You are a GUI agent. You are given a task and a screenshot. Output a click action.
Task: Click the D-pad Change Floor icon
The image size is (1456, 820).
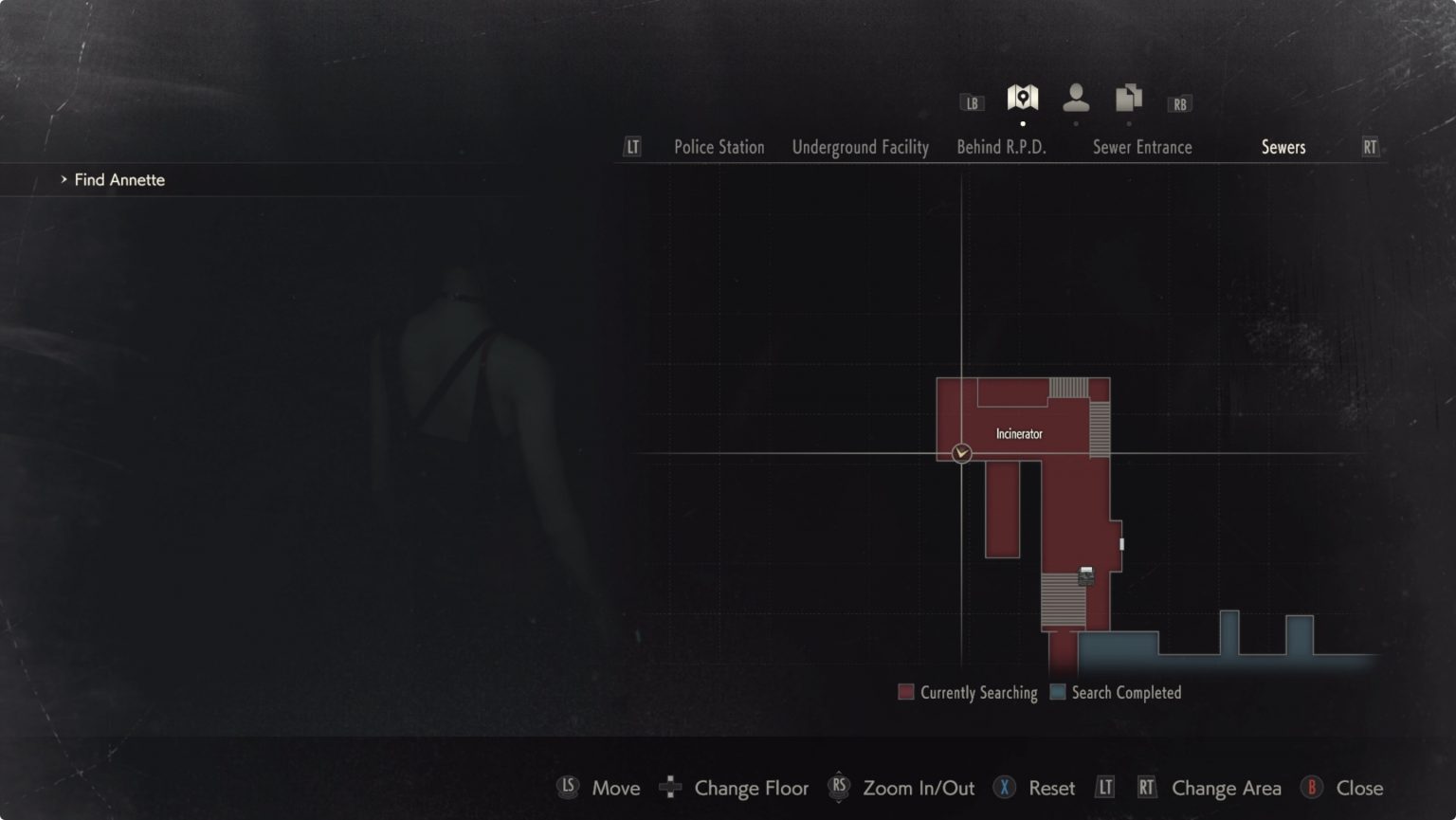point(671,788)
